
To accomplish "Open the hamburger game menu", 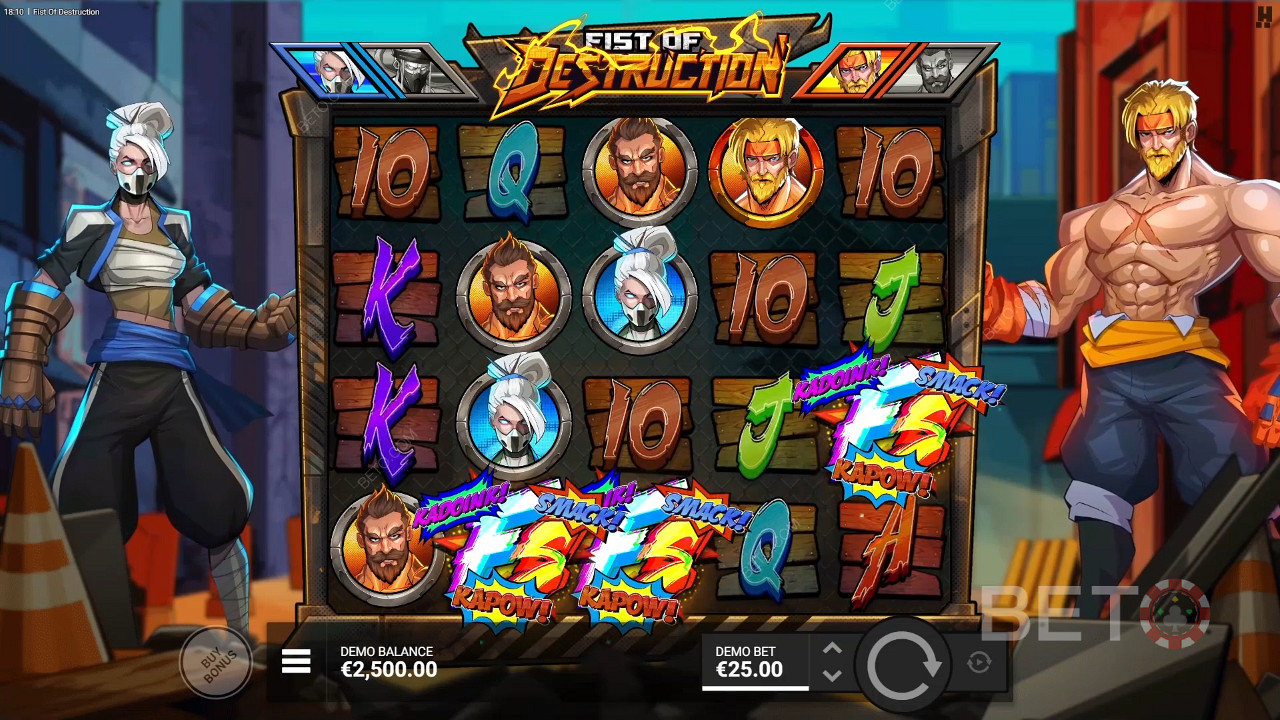I will click(x=296, y=661).
